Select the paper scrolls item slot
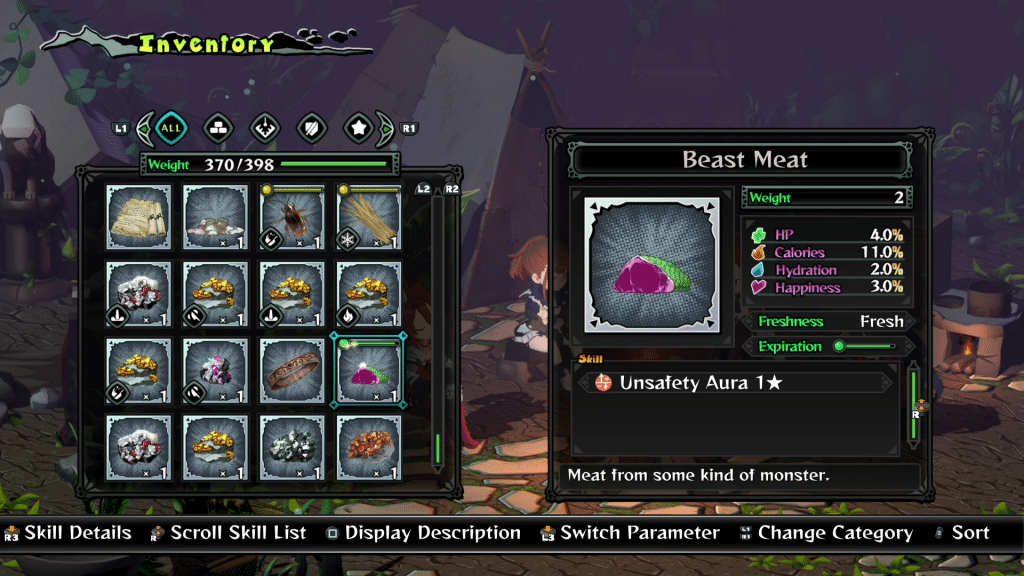The image size is (1024, 576). coord(139,216)
